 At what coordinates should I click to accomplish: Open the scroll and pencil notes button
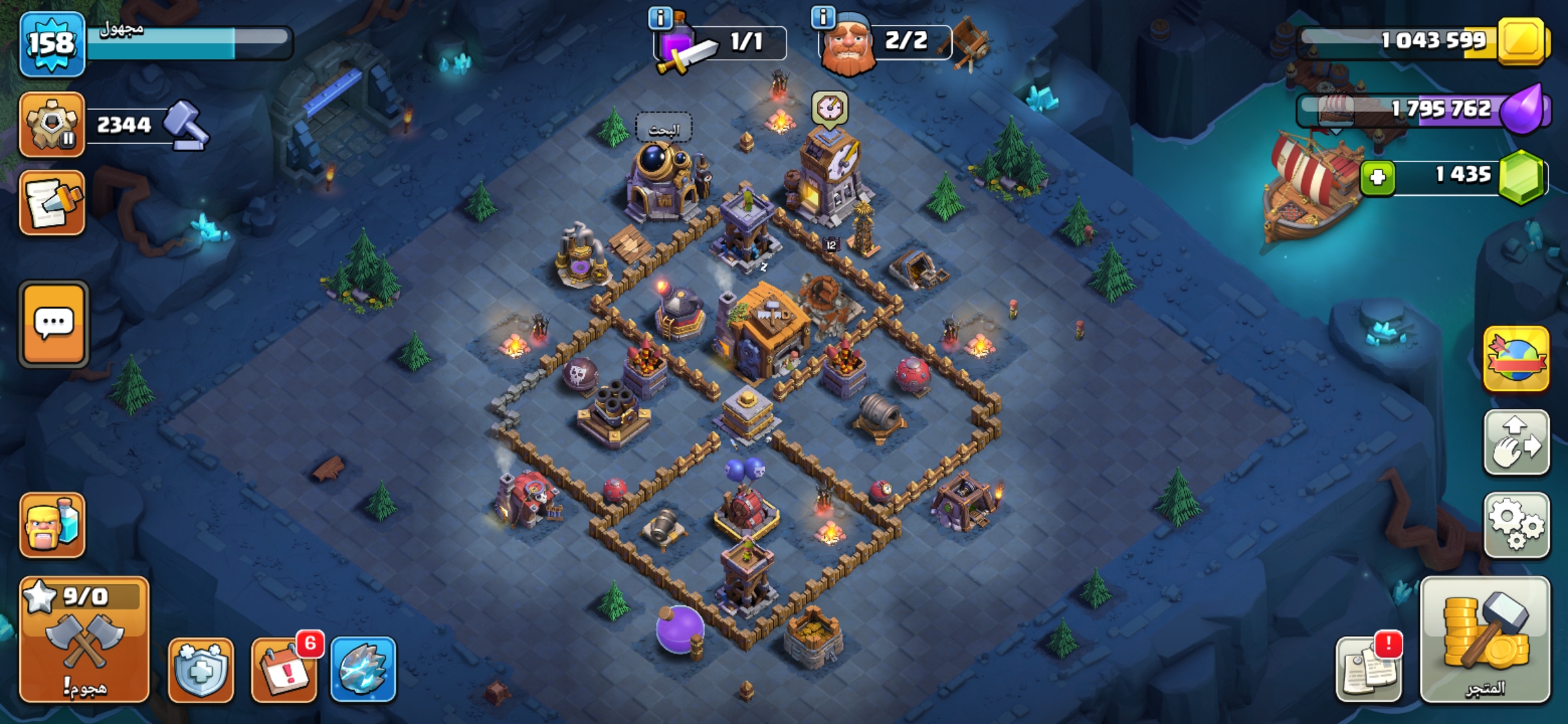(x=52, y=202)
